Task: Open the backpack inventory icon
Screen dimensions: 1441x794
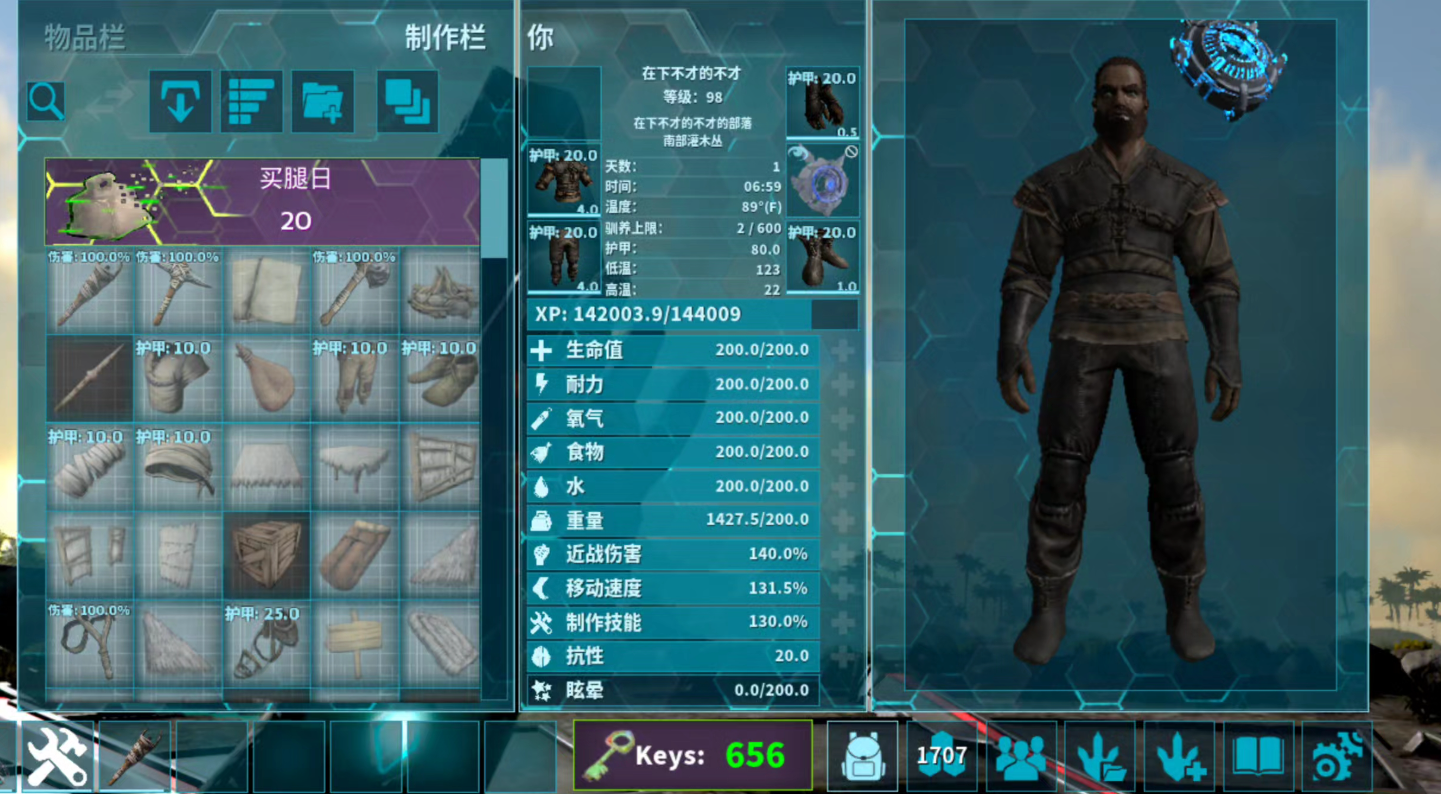Action: [x=862, y=756]
